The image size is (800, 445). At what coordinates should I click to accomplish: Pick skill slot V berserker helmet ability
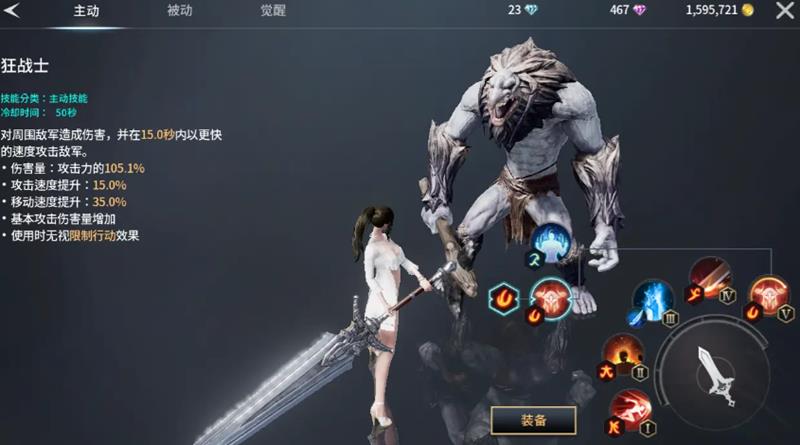click(769, 298)
